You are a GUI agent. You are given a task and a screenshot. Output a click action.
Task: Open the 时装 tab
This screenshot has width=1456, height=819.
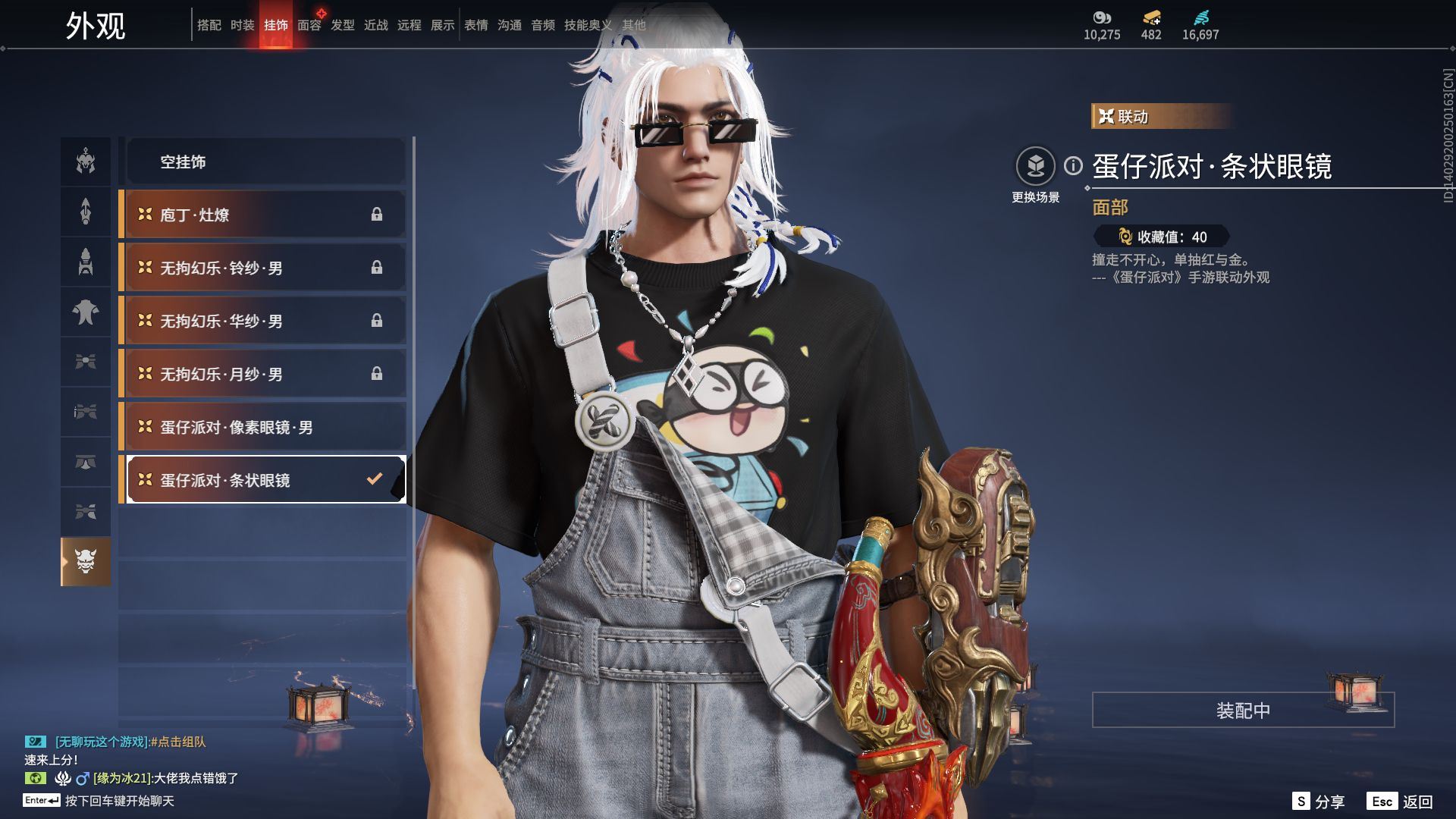point(242,25)
